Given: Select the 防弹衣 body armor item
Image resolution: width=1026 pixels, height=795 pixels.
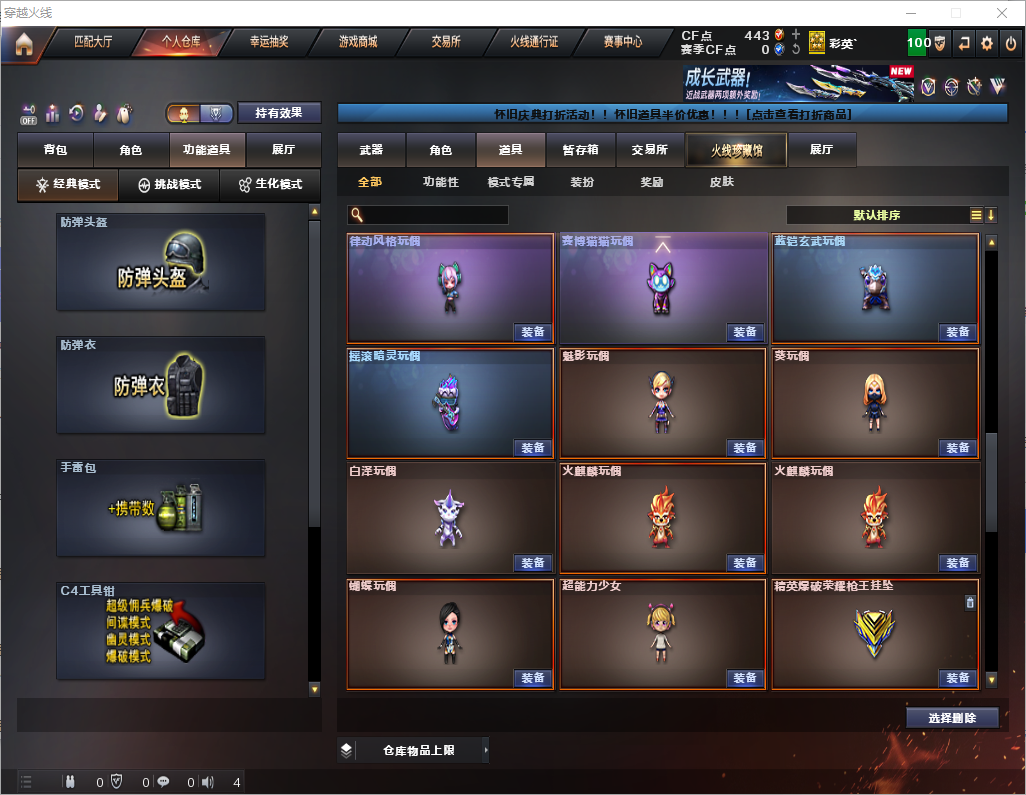Looking at the screenshot, I should pos(161,385).
